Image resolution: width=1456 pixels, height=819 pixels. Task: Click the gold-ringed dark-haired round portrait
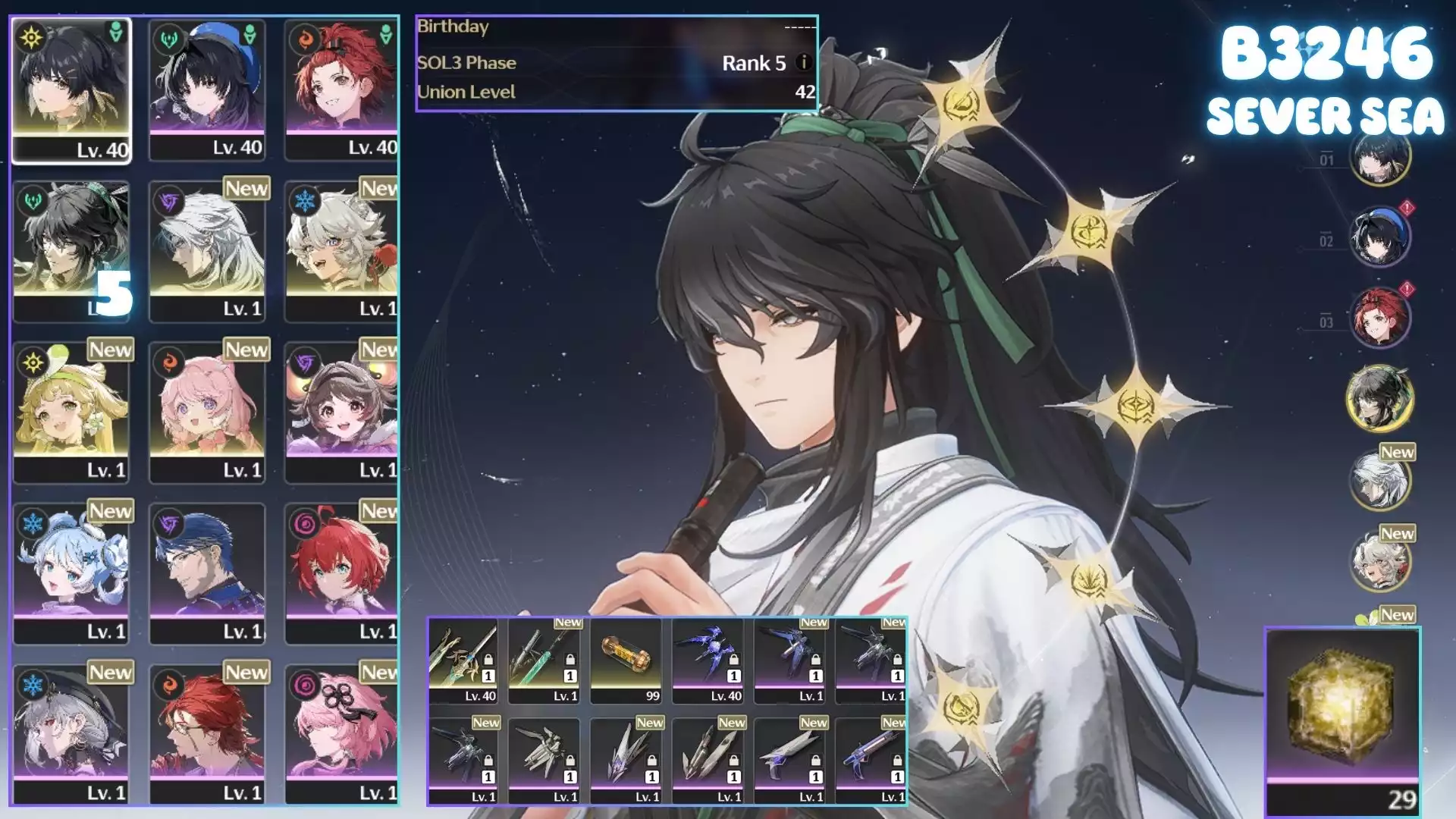(1379, 398)
